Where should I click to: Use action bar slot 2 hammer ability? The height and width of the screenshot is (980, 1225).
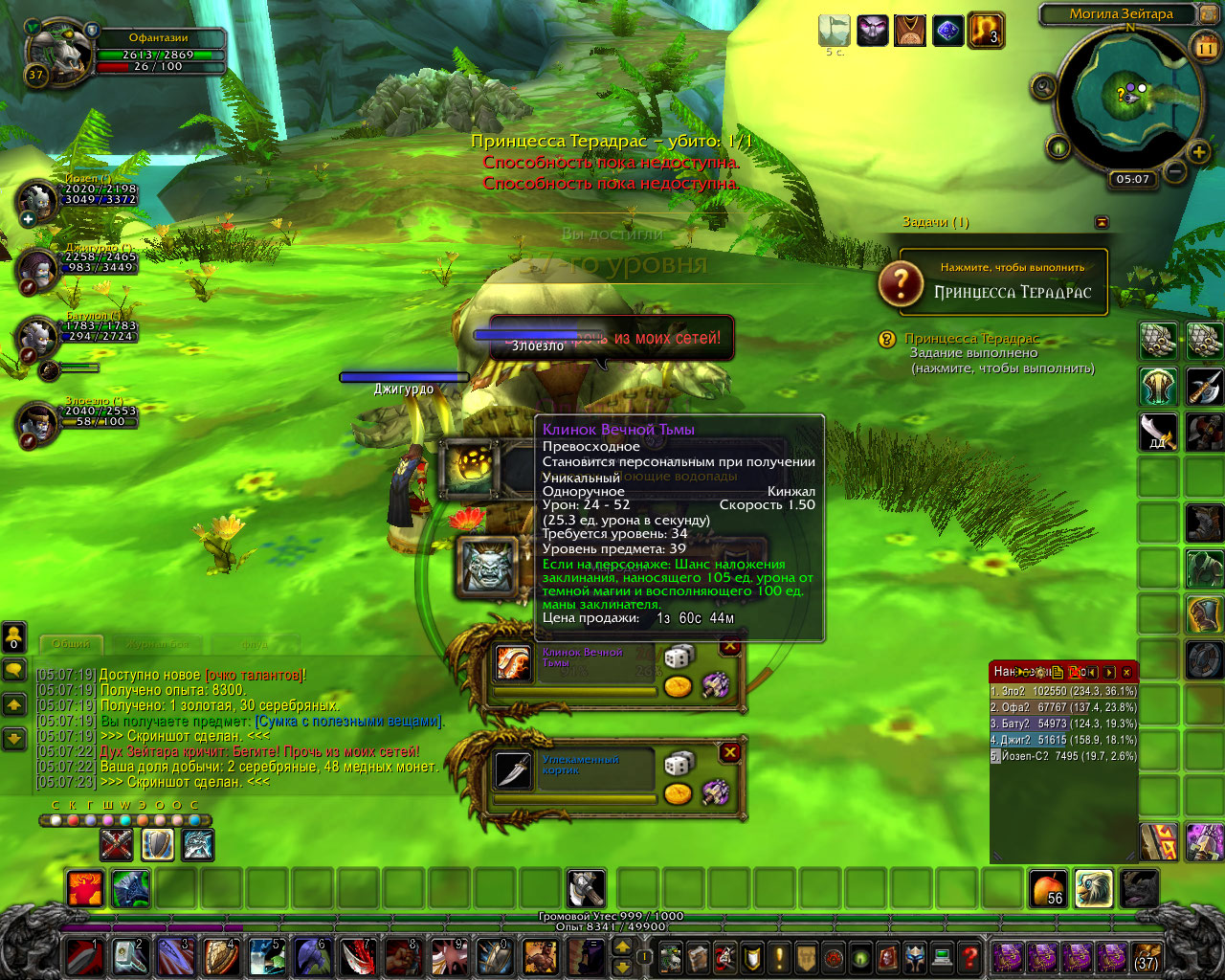[131, 956]
